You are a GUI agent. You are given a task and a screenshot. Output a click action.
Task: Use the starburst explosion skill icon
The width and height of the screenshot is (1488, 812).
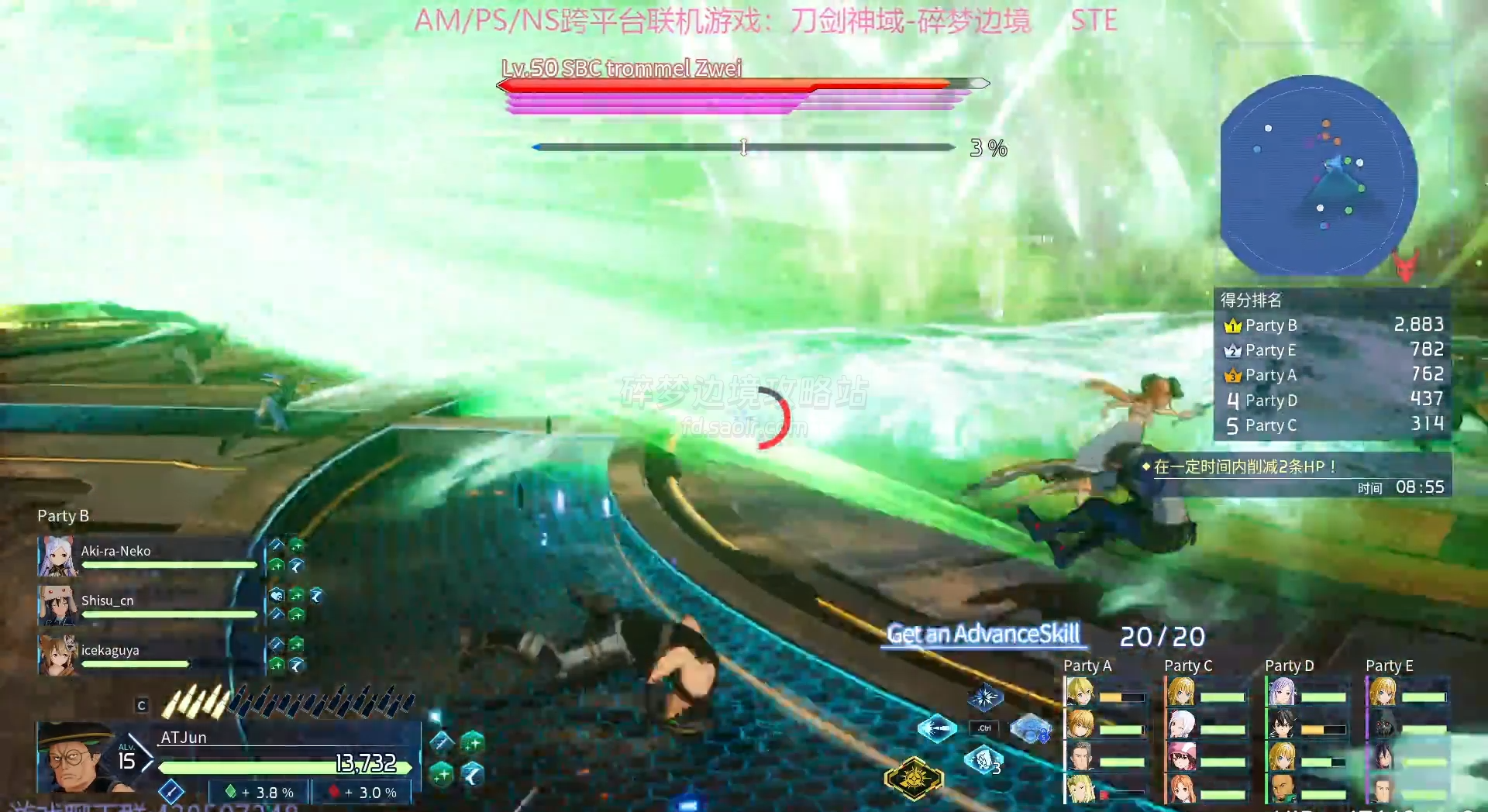985,697
